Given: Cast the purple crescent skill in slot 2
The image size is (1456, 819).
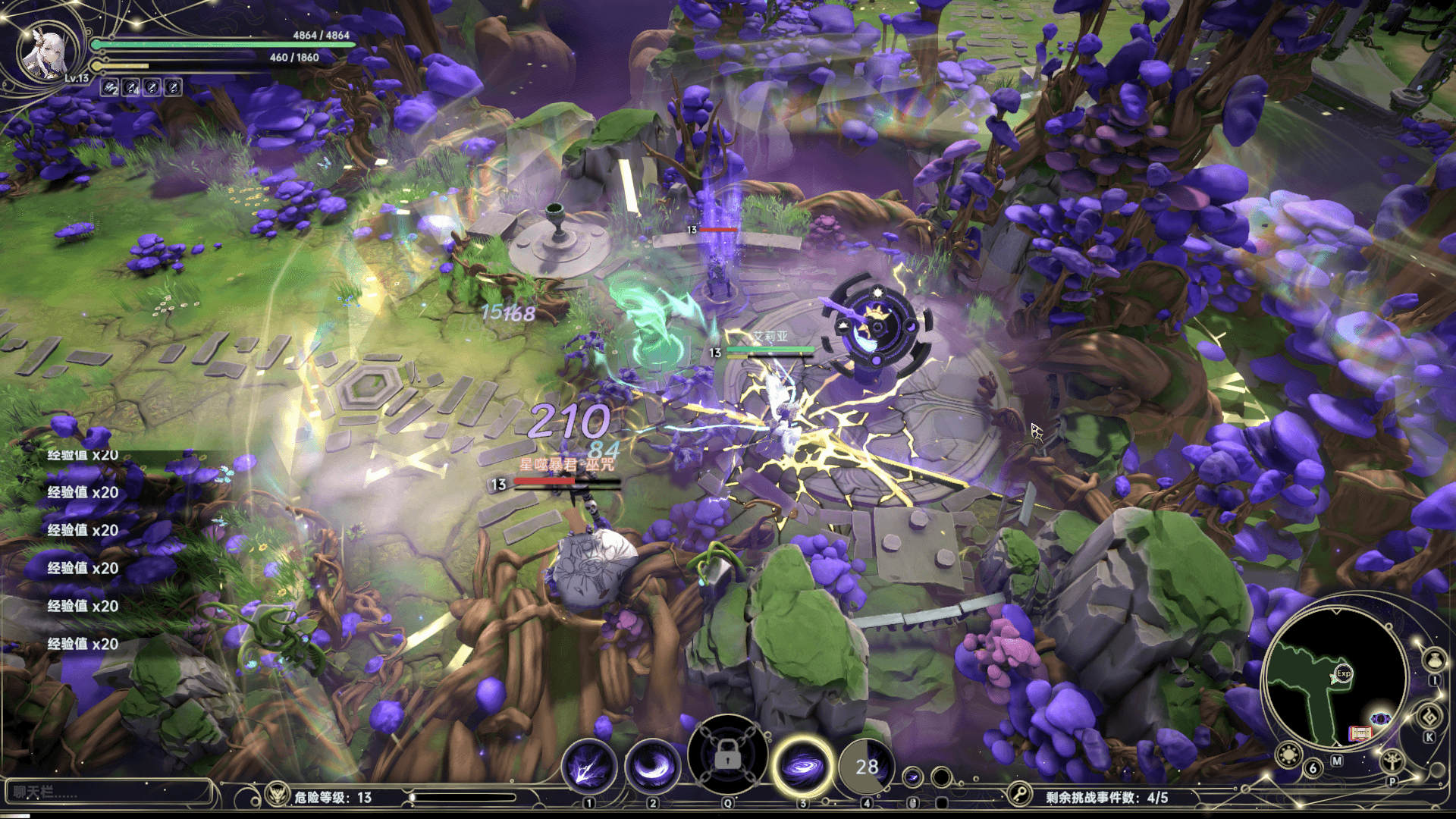Looking at the screenshot, I should 652,767.
